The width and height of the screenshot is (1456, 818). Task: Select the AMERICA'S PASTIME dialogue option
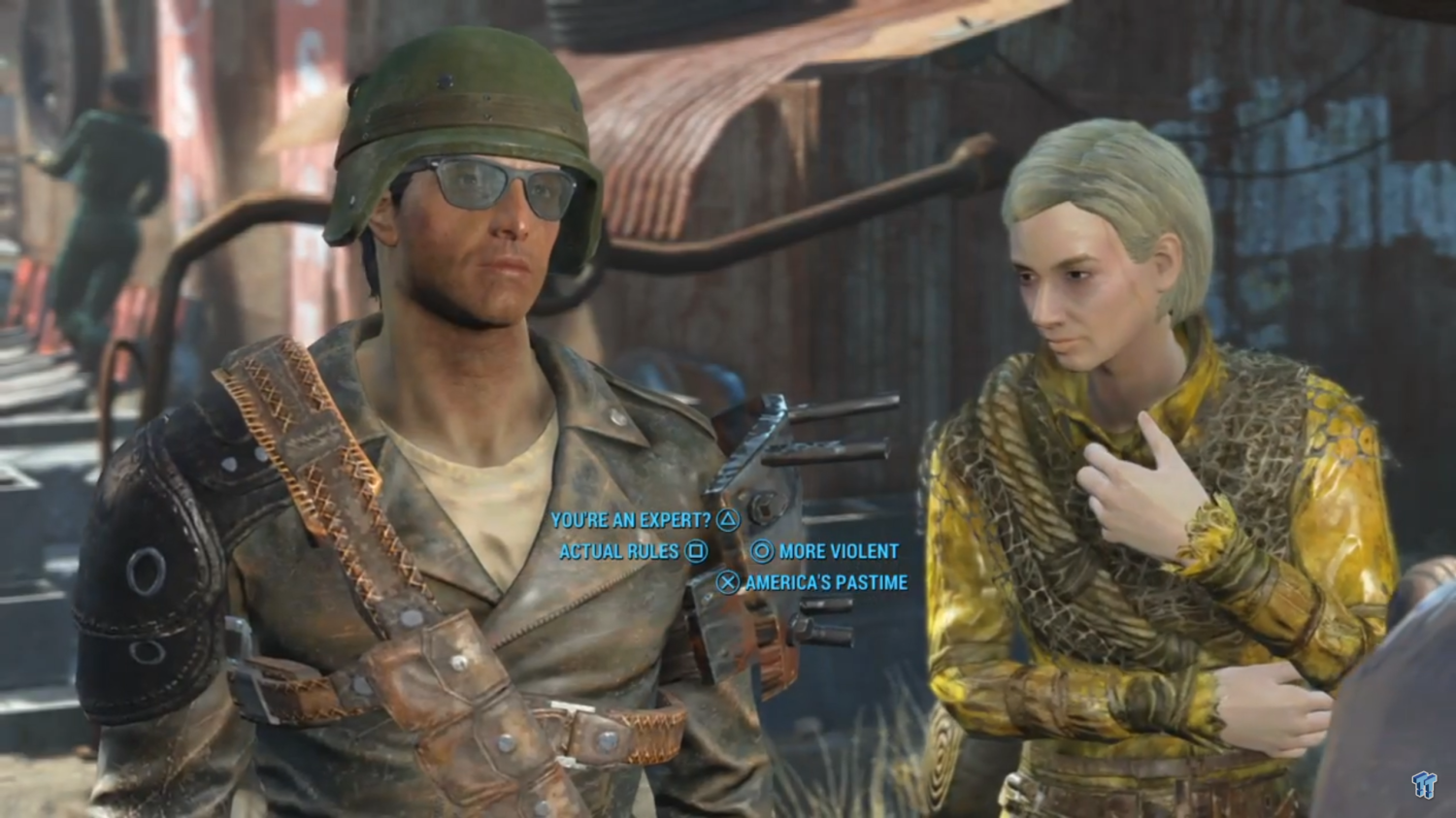[825, 582]
